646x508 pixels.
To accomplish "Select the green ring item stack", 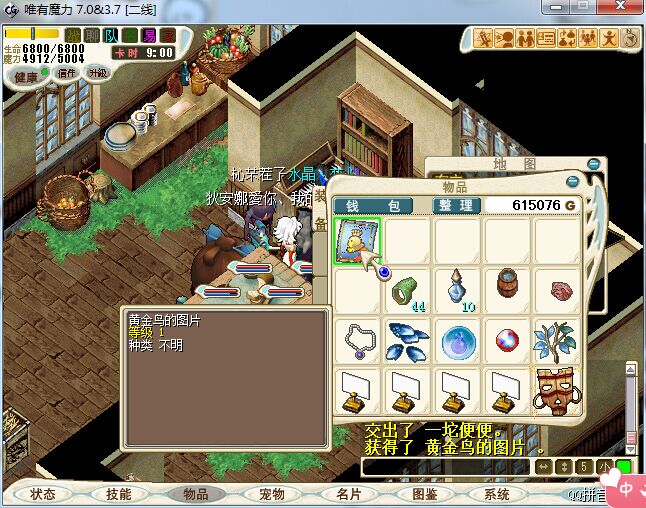I will point(407,291).
